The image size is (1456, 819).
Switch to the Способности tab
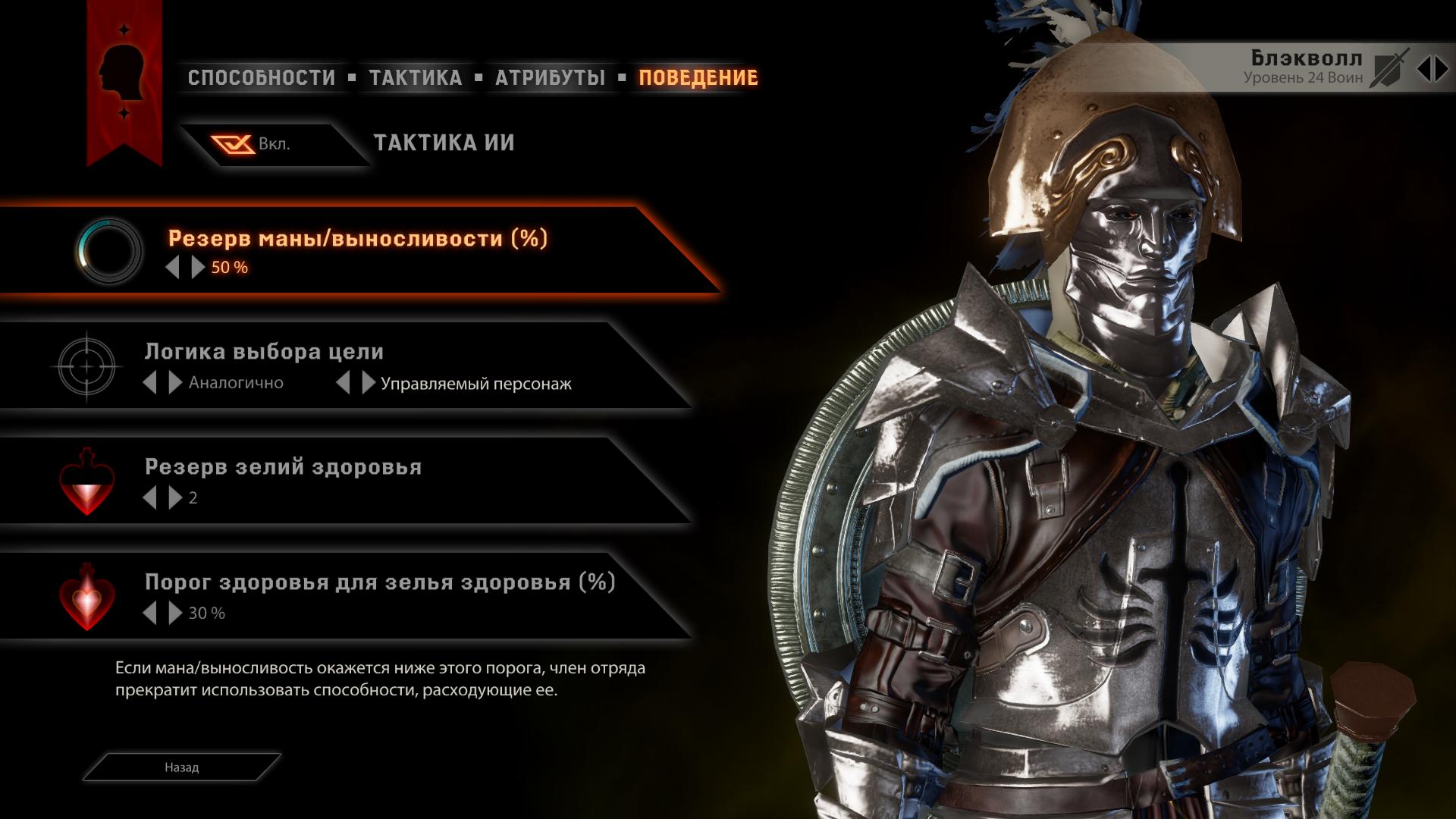coord(261,77)
